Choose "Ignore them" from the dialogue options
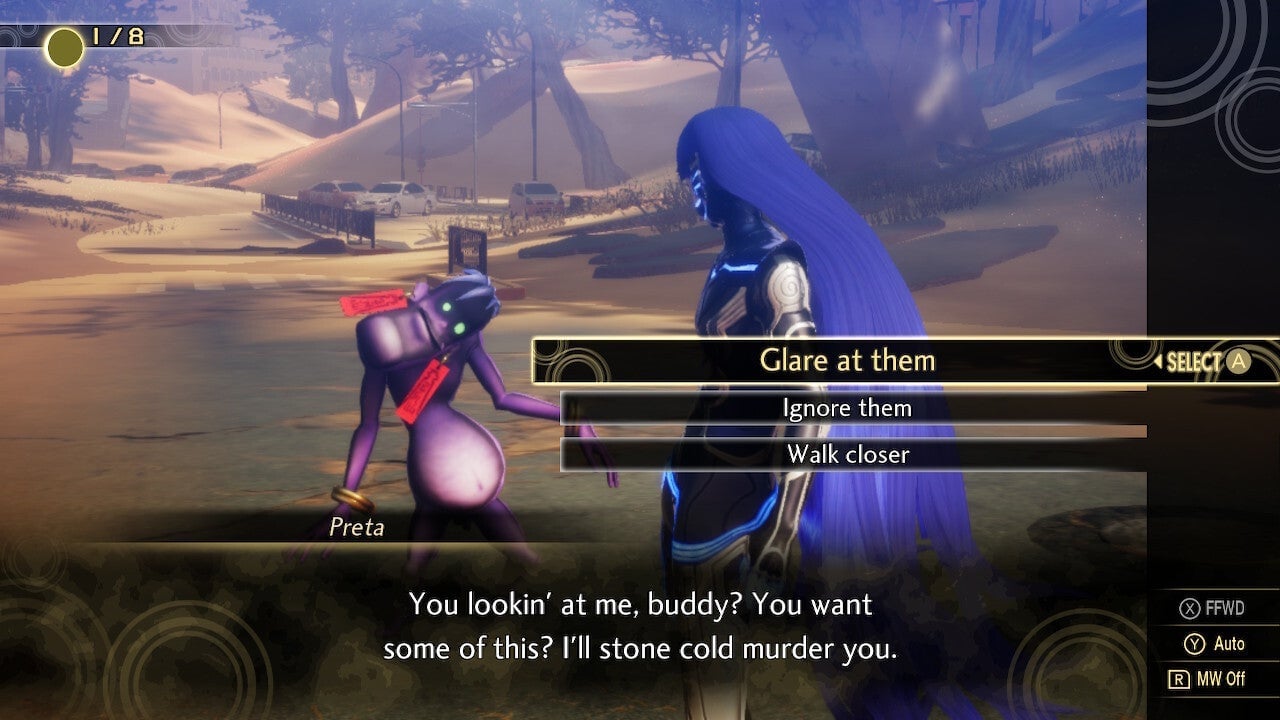The image size is (1280, 720). click(848, 408)
